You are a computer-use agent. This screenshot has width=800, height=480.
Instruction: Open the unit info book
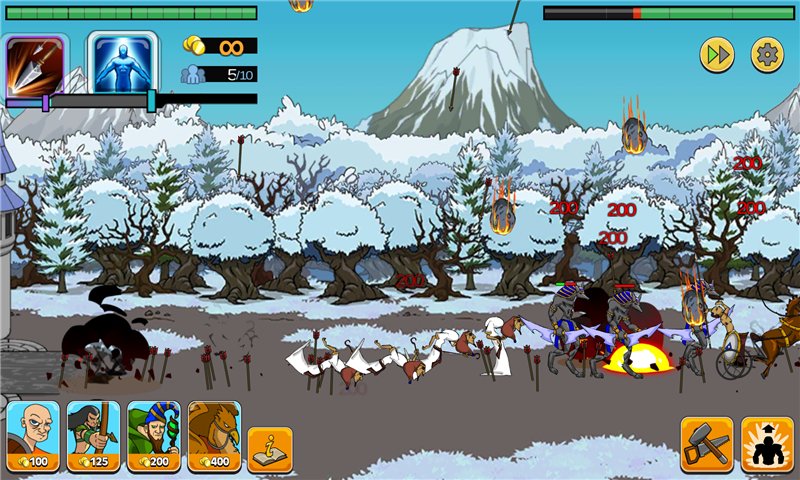(x=270, y=449)
